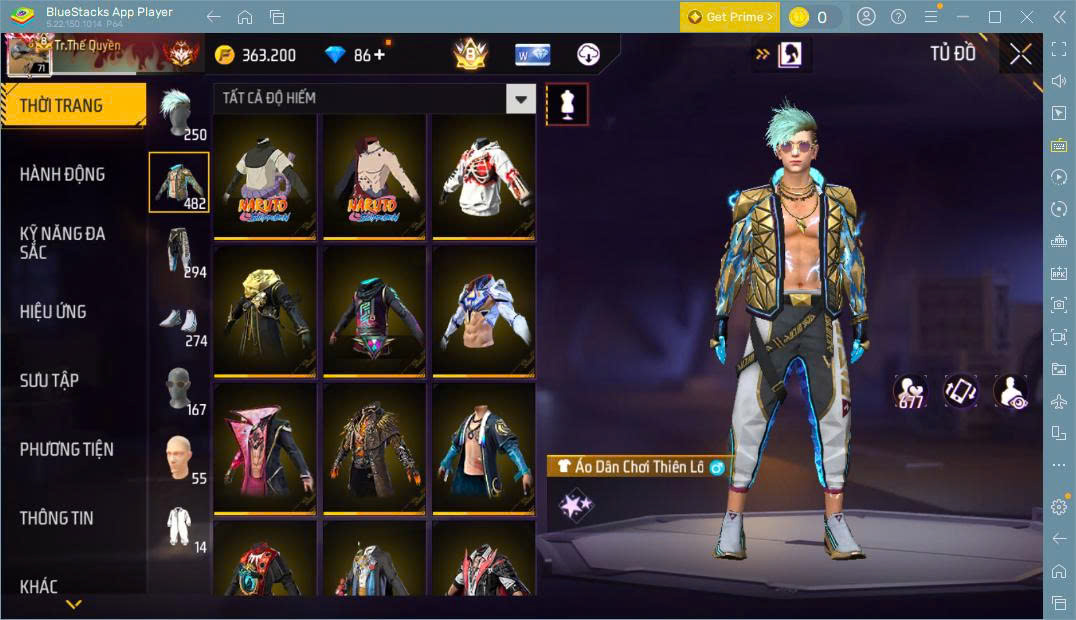Pick the first Naruto Shippuden jacket

point(265,176)
